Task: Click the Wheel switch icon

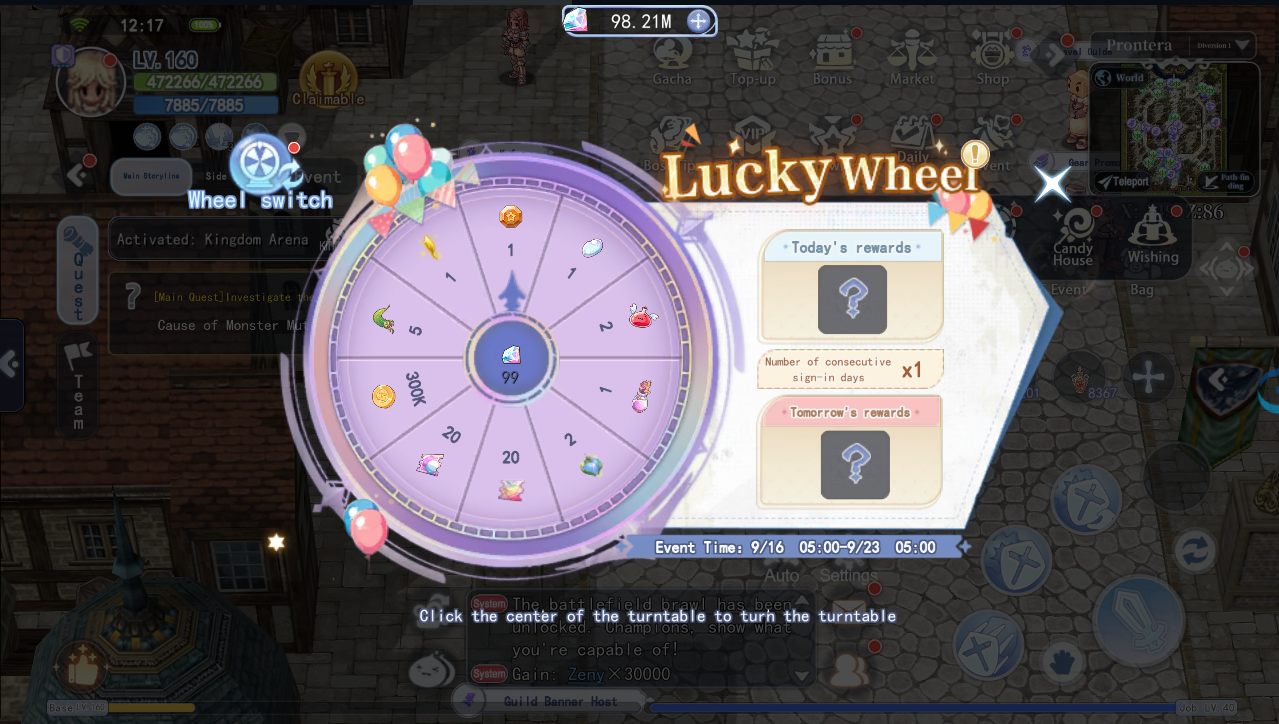Action: [x=260, y=167]
